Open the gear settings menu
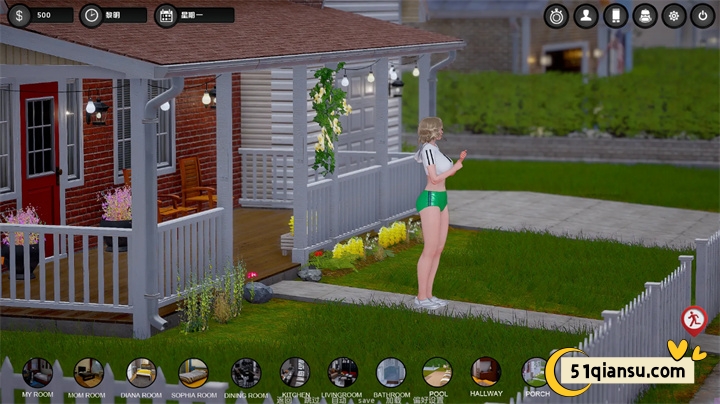The height and width of the screenshot is (404, 720). tap(674, 15)
